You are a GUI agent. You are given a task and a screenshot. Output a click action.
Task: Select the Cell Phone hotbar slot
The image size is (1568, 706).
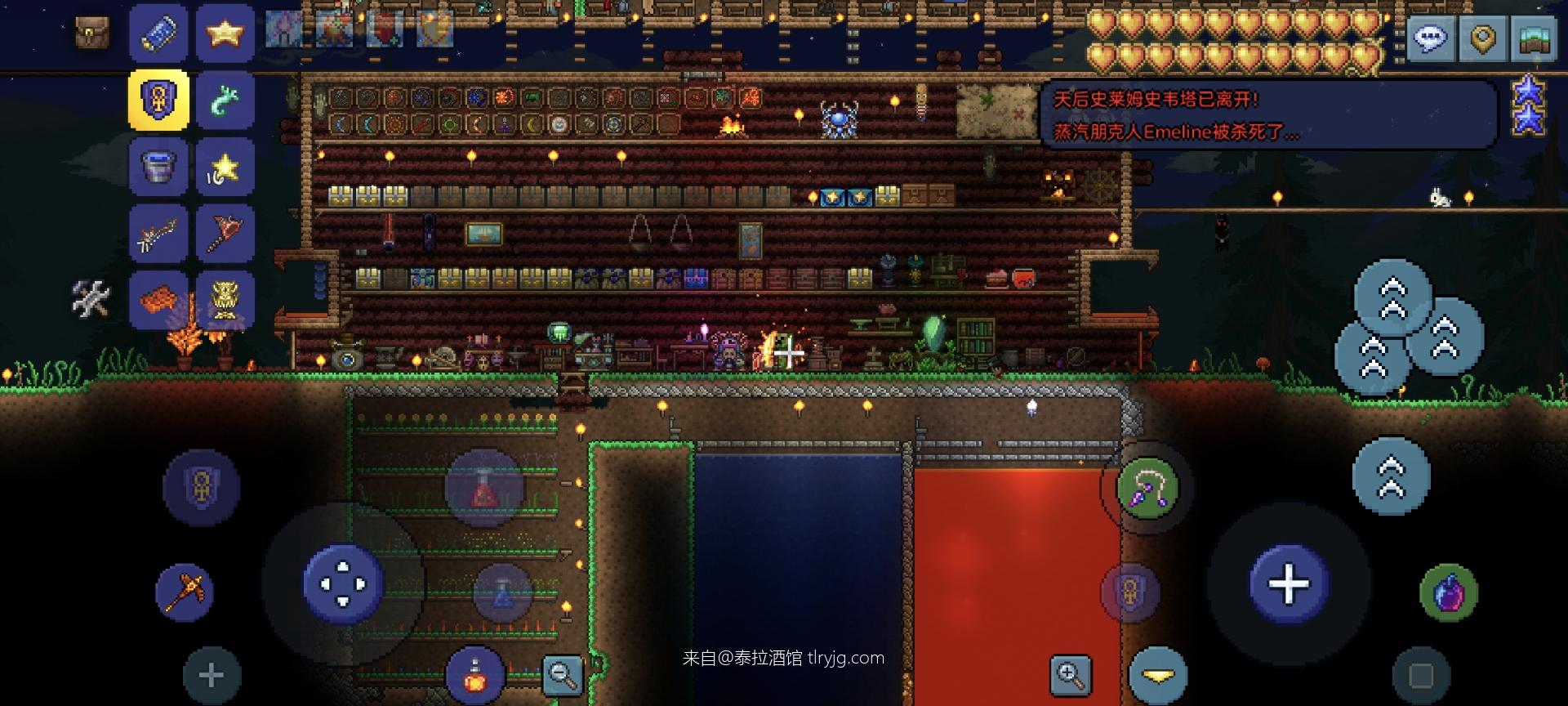(x=158, y=33)
